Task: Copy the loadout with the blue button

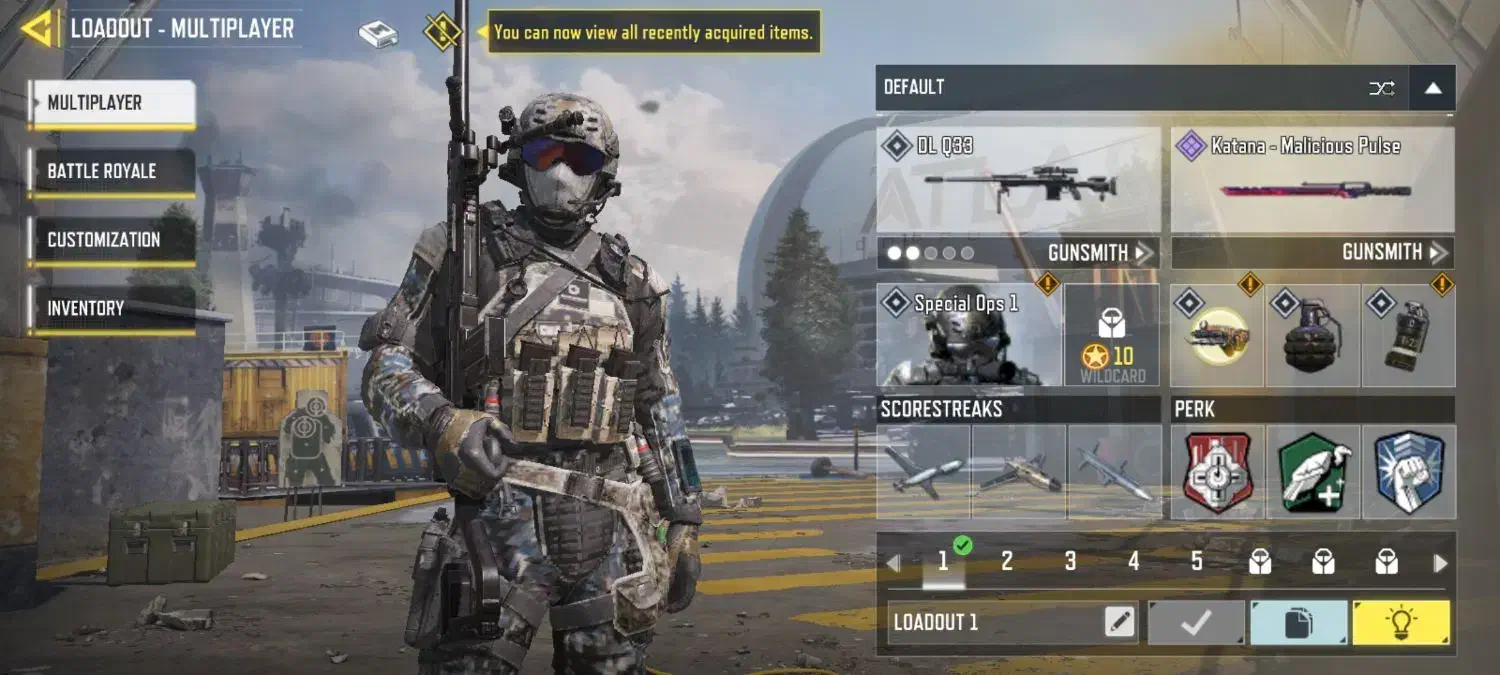Action: [x=1298, y=623]
